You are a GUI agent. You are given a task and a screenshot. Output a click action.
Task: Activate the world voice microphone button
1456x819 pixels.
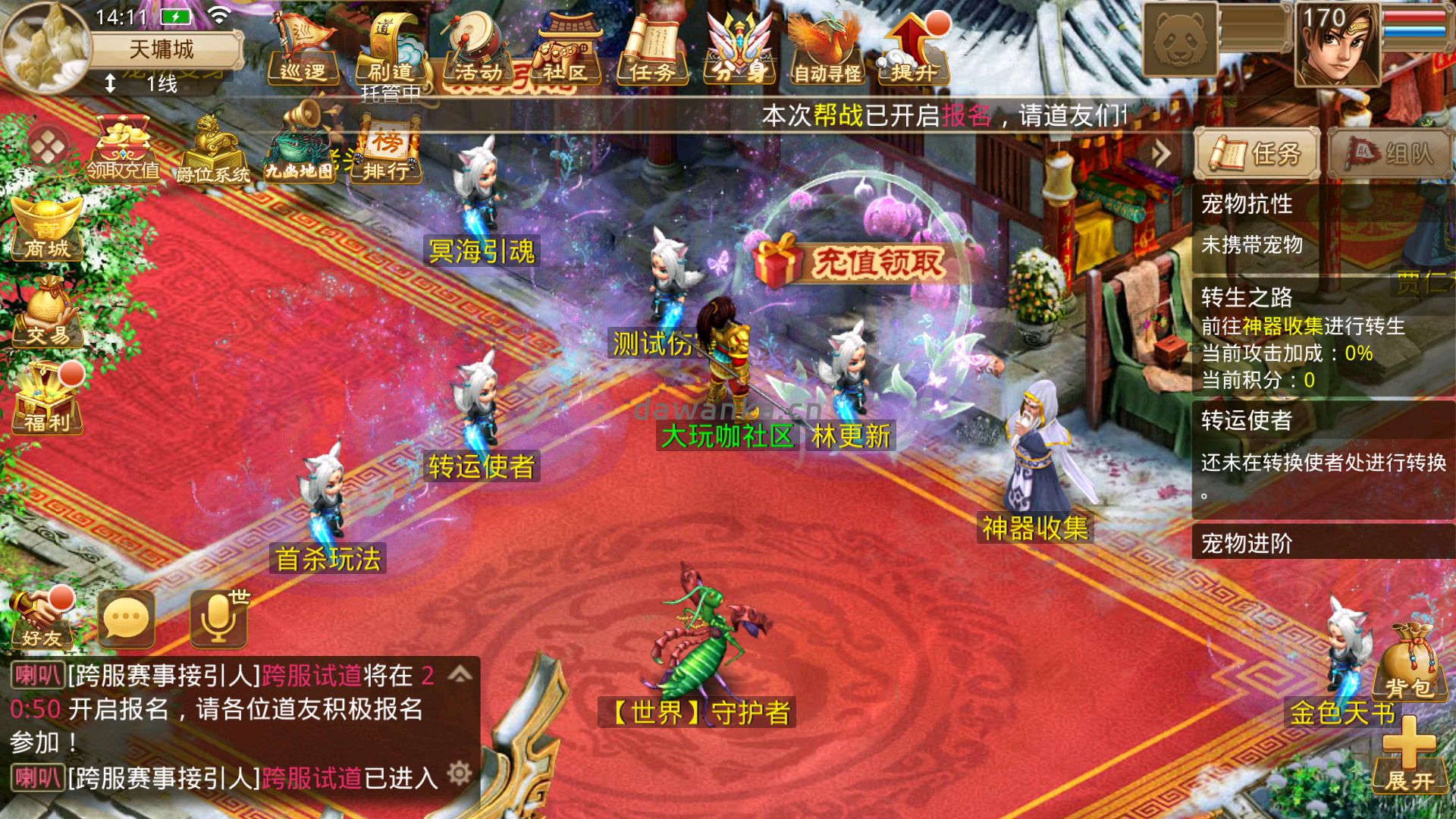pyautogui.click(x=219, y=620)
